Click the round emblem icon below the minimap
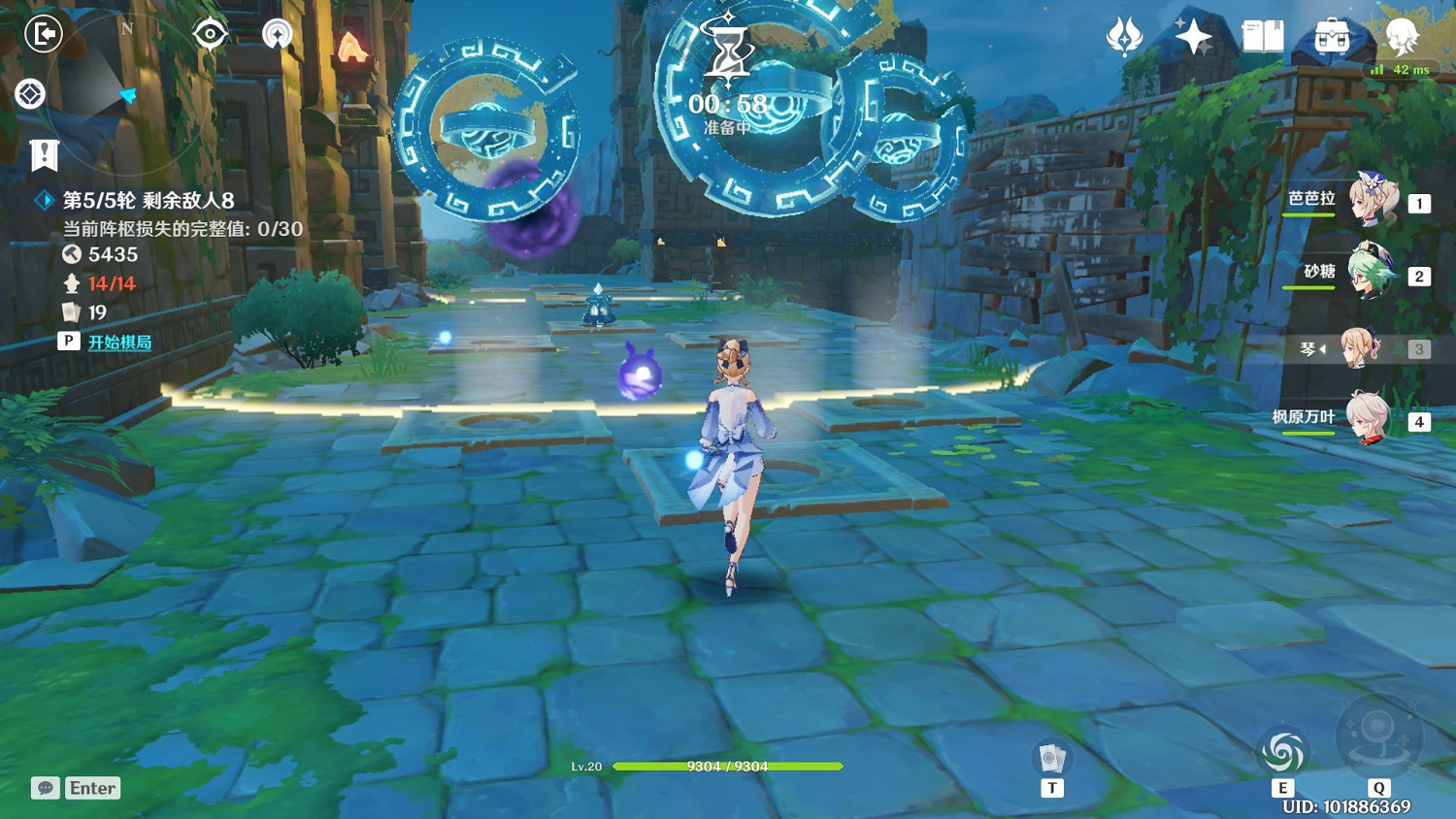1456x819 pixels. (x=29, y=92)
